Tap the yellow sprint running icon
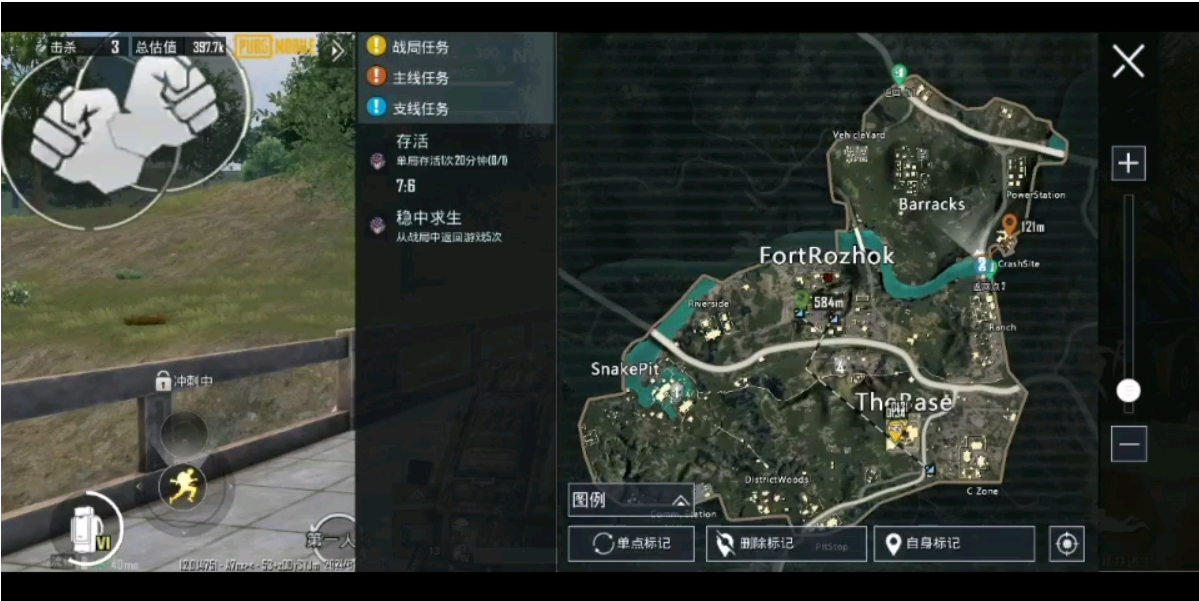 point(183,487)
